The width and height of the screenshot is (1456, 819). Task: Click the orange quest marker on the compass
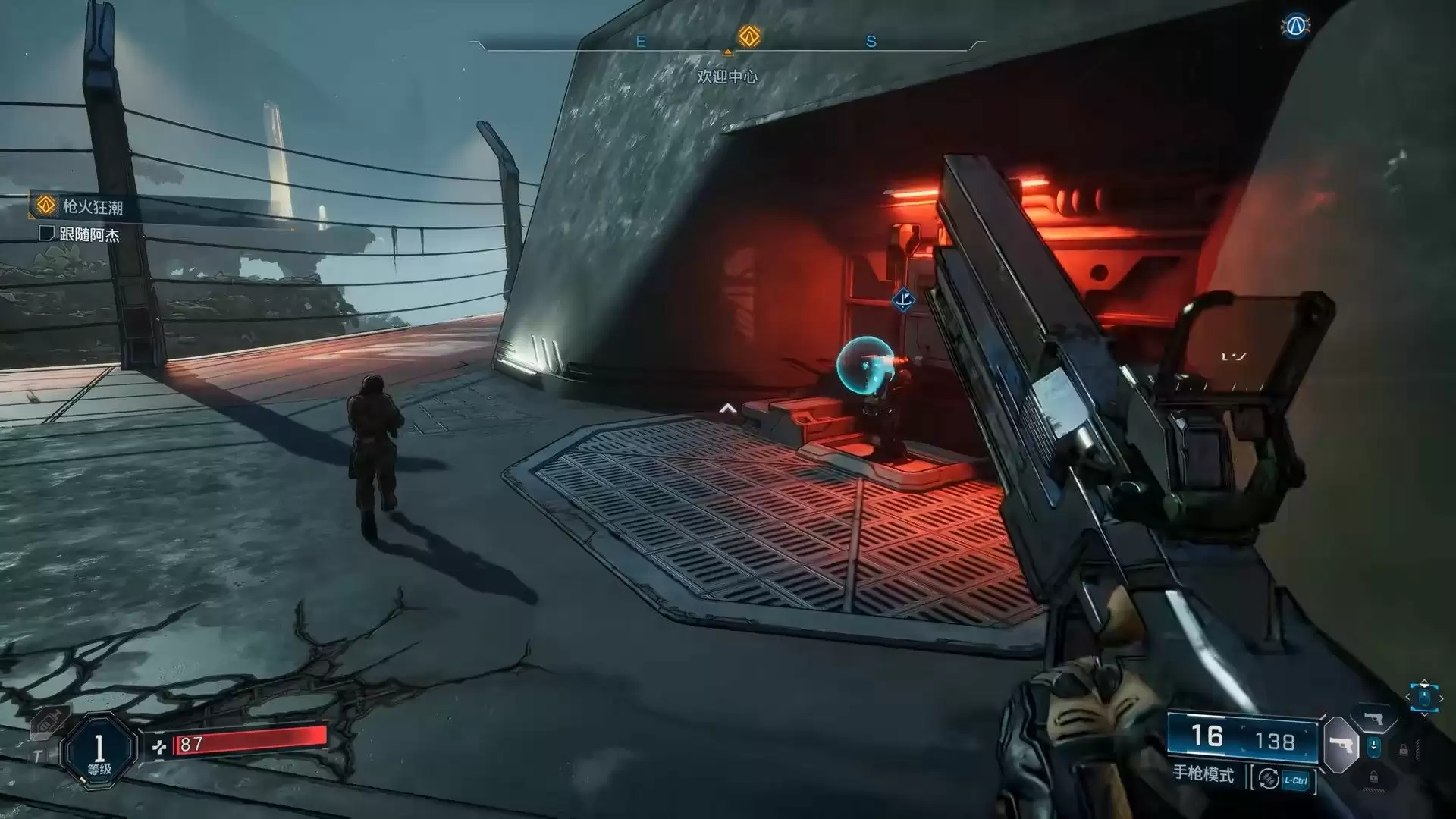pyautogui.click(x=749, y=36)
